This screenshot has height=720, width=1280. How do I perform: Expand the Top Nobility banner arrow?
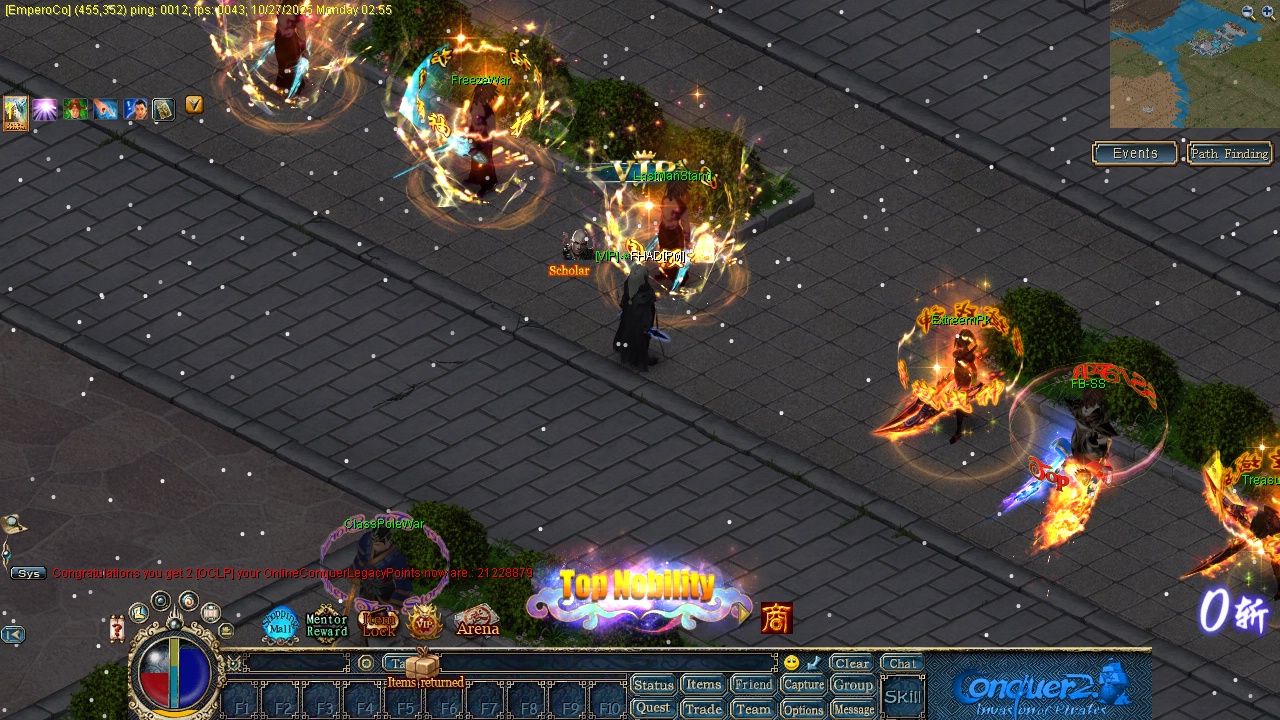pos(744,616)
